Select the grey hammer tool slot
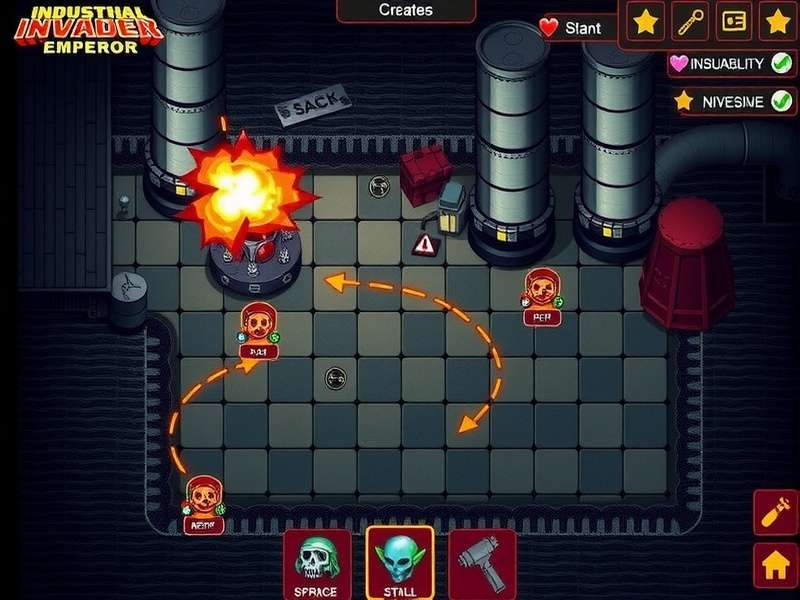Image resolution: width=800 pixels, height=600 pixels. click(481, 564)
